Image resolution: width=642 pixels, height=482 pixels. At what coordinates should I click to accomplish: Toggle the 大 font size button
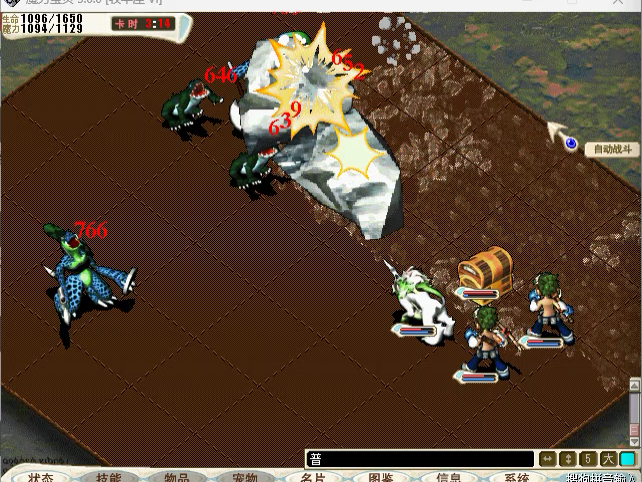click(608, 459)
